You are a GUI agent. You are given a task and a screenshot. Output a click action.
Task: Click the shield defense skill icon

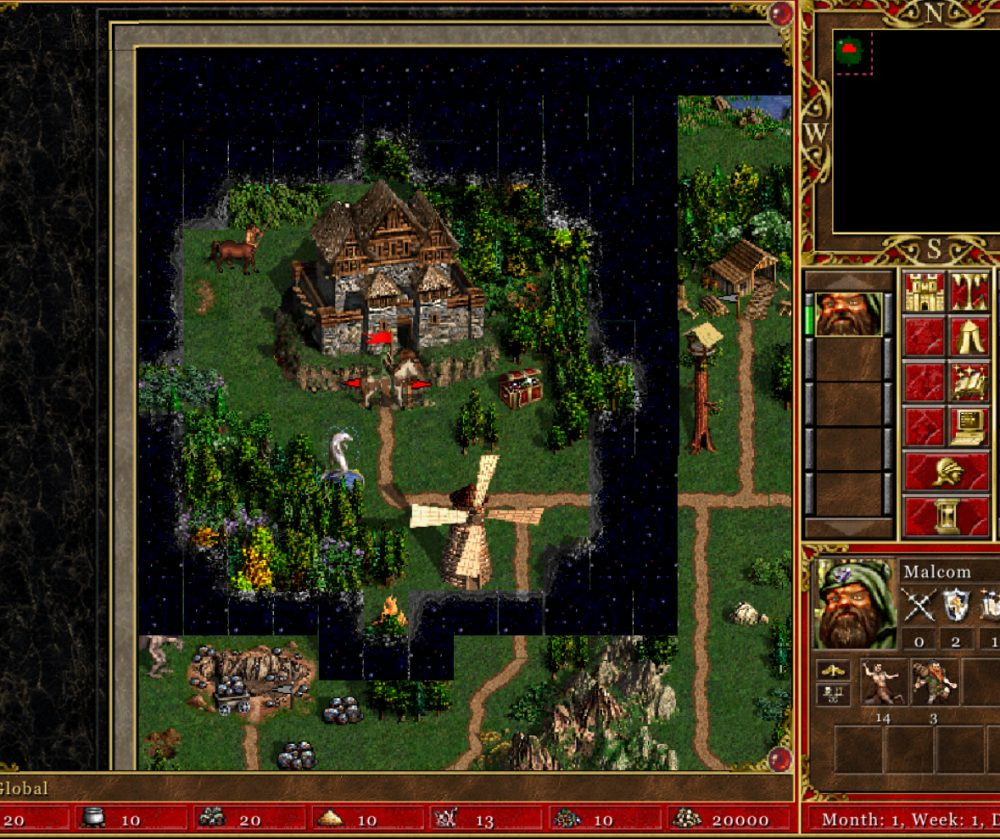click(x=957, y=605)
